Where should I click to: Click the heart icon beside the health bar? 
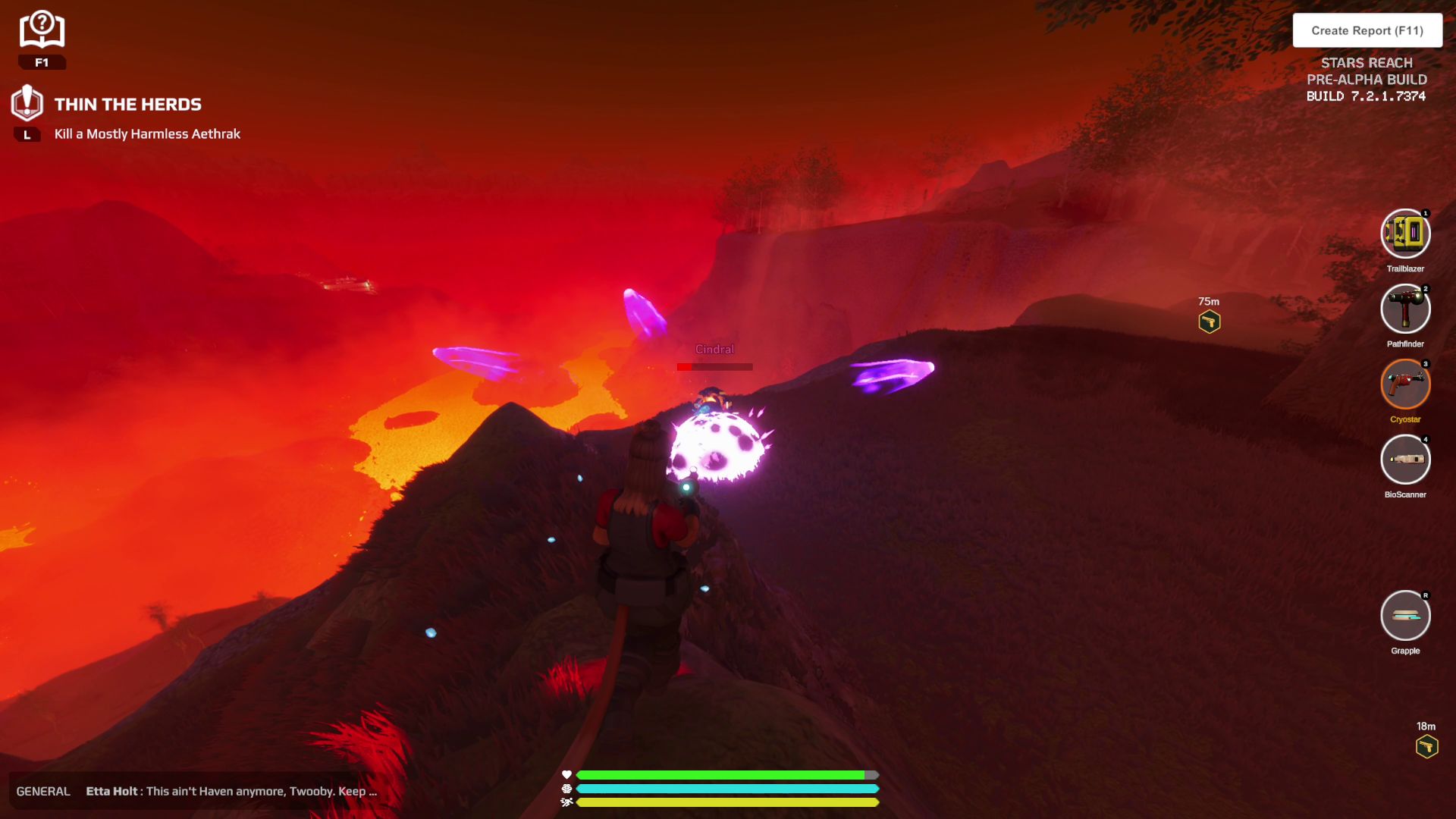tap(565, 775)
